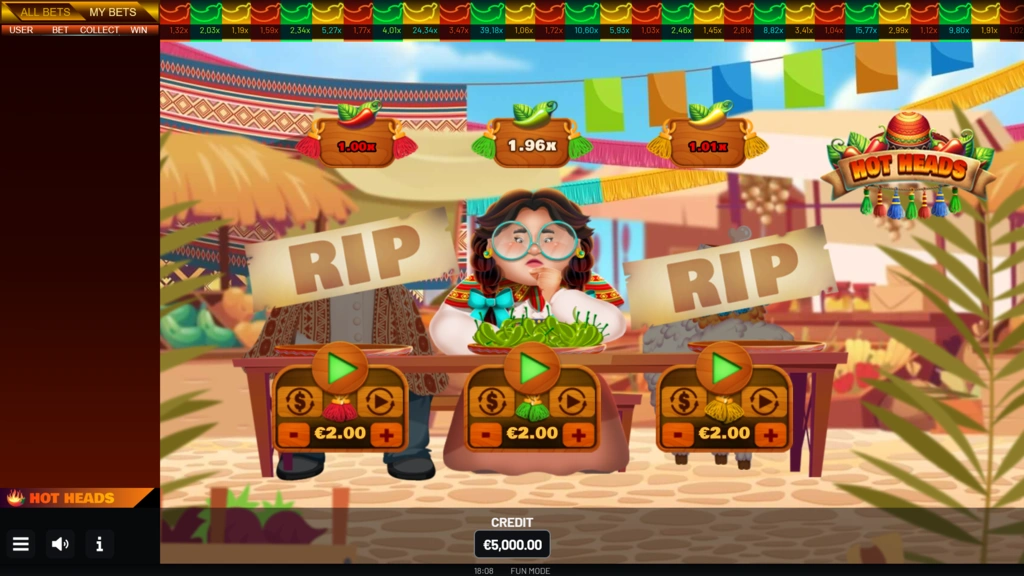Viewport: 1024px width, 576px height.
Task: Open the My Bets tab
Action: tap(113, 12)
